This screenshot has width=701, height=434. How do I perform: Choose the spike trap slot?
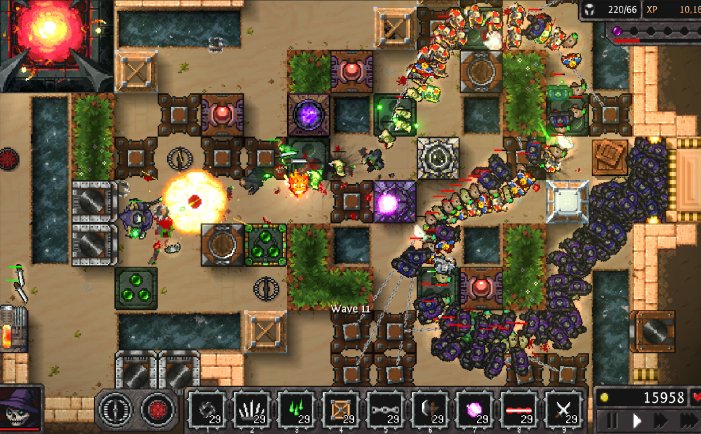coord(252,410)
